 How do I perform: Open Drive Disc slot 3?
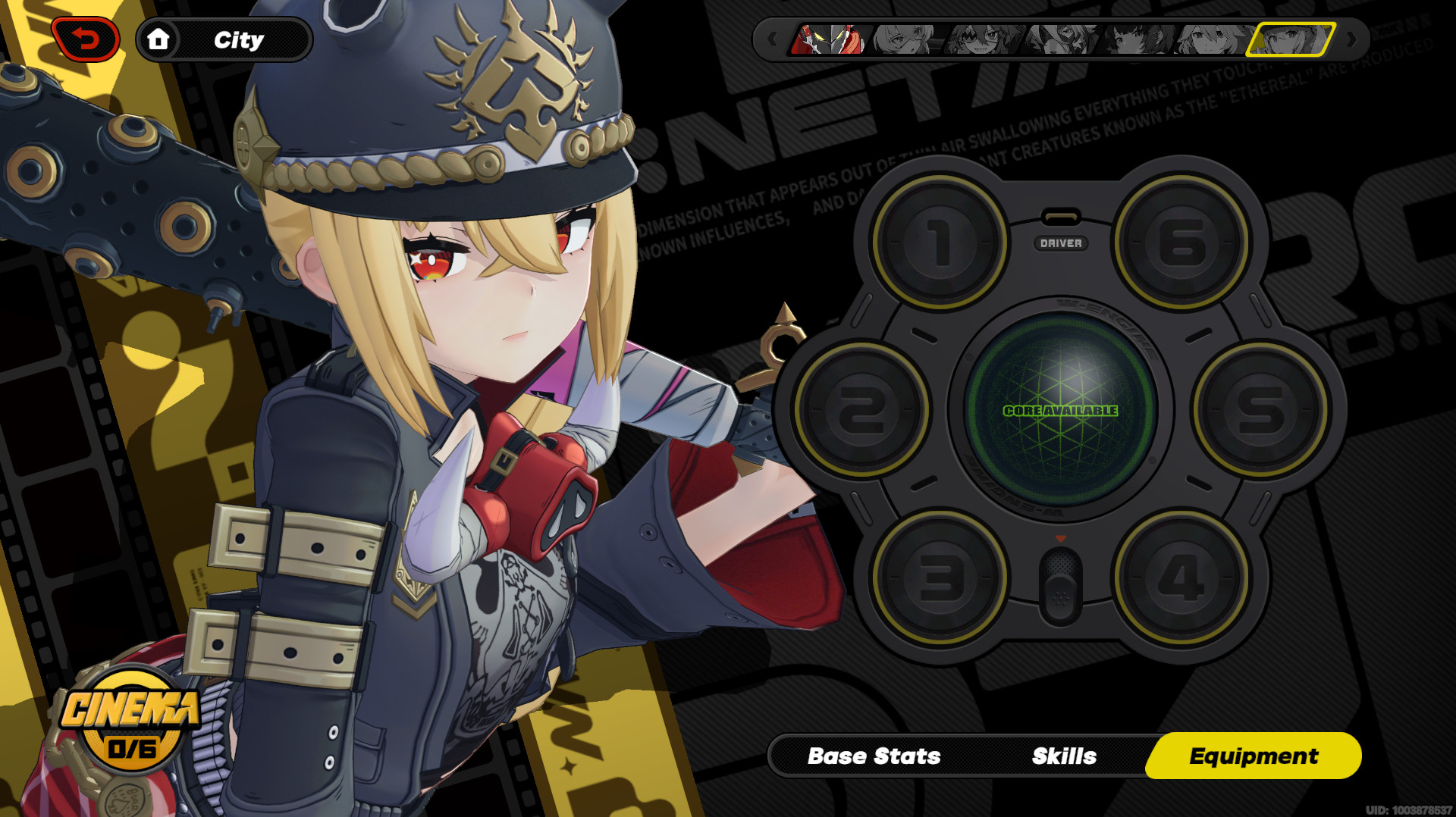pos(940,576)
